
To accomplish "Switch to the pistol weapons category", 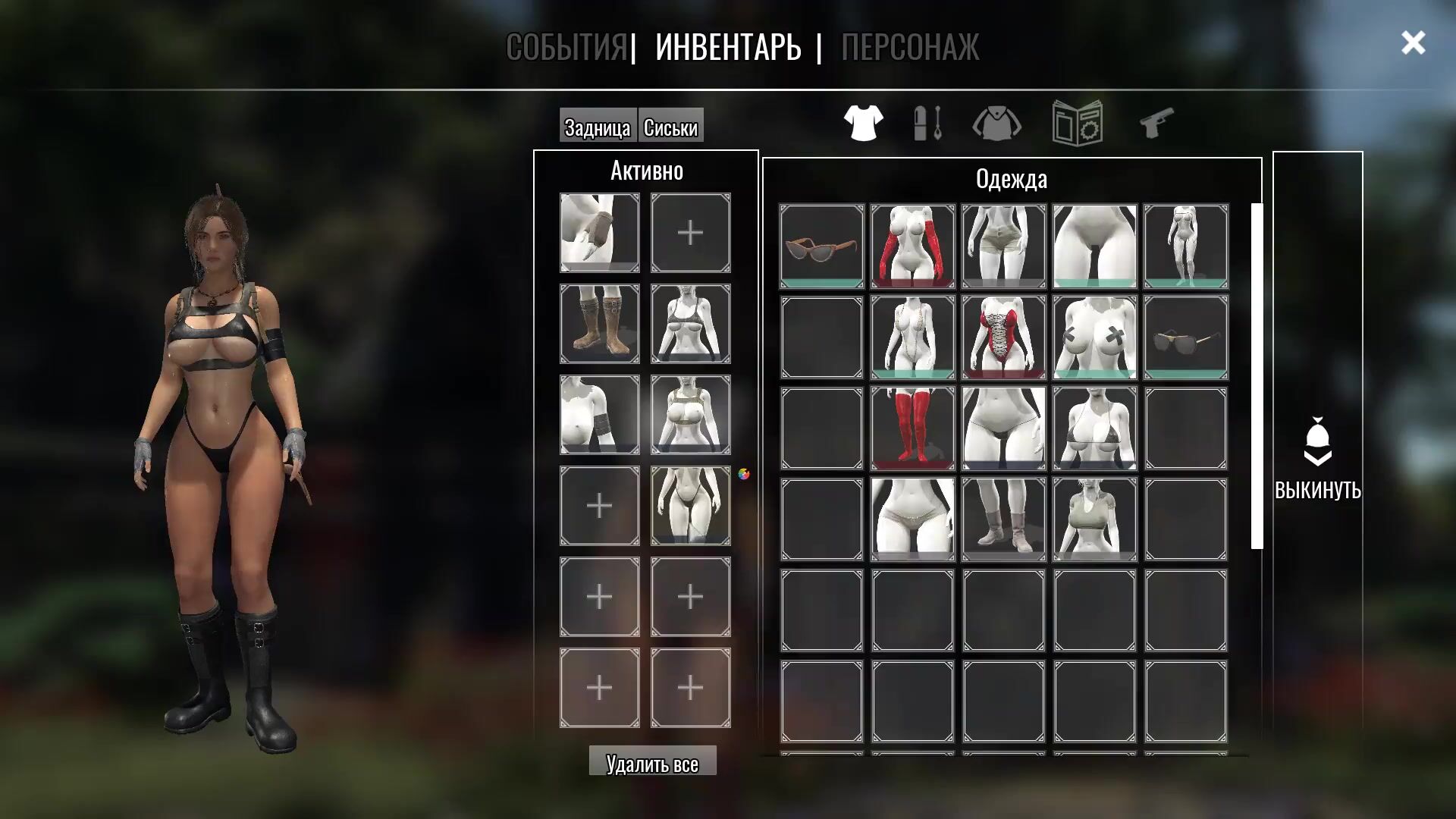I will coord(1156,123).
